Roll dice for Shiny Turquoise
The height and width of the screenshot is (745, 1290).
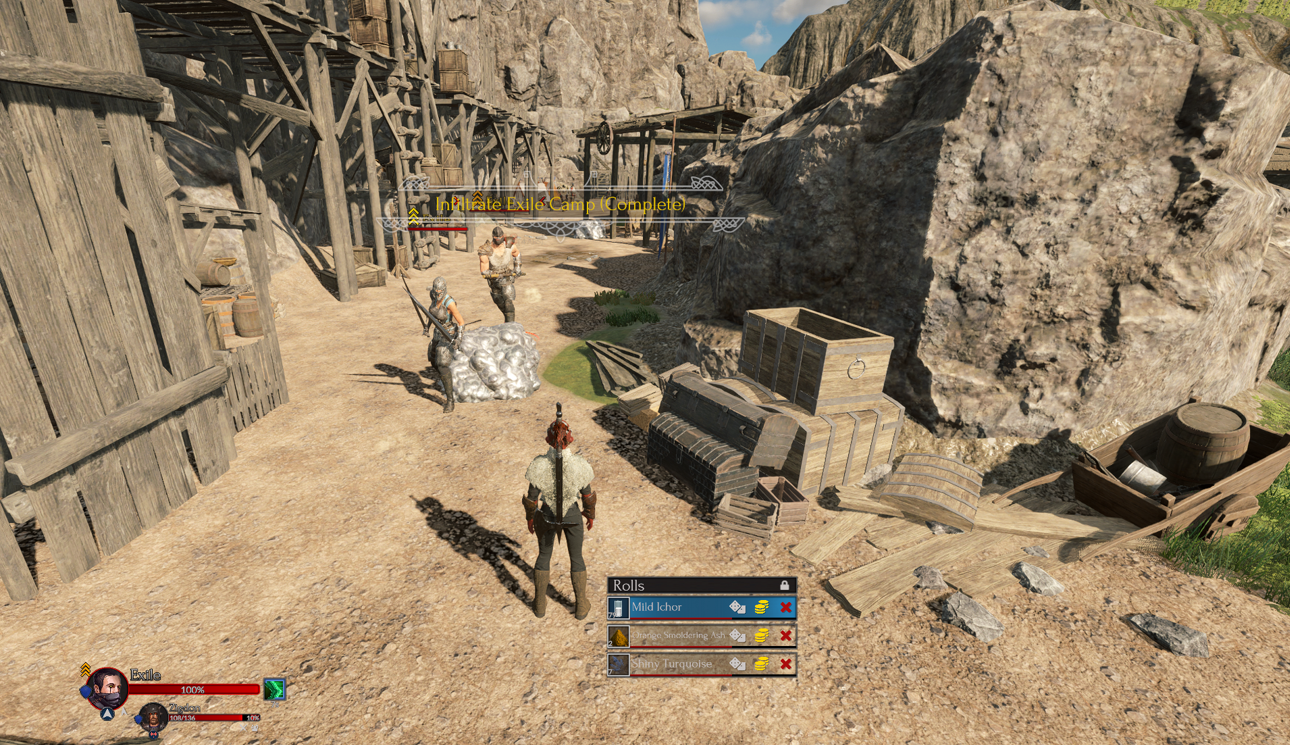[737, 663]
